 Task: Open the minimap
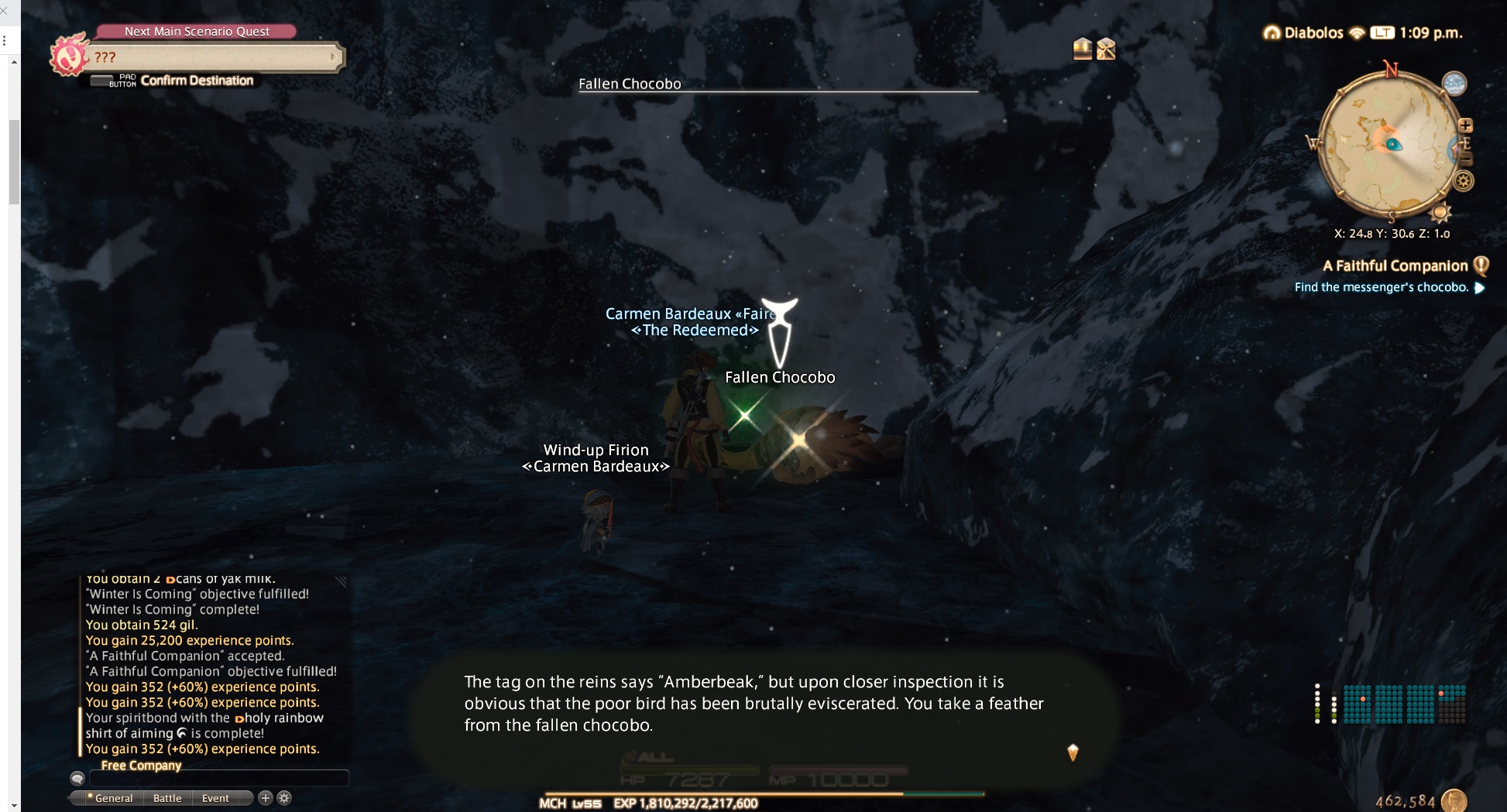point(1385,145)
